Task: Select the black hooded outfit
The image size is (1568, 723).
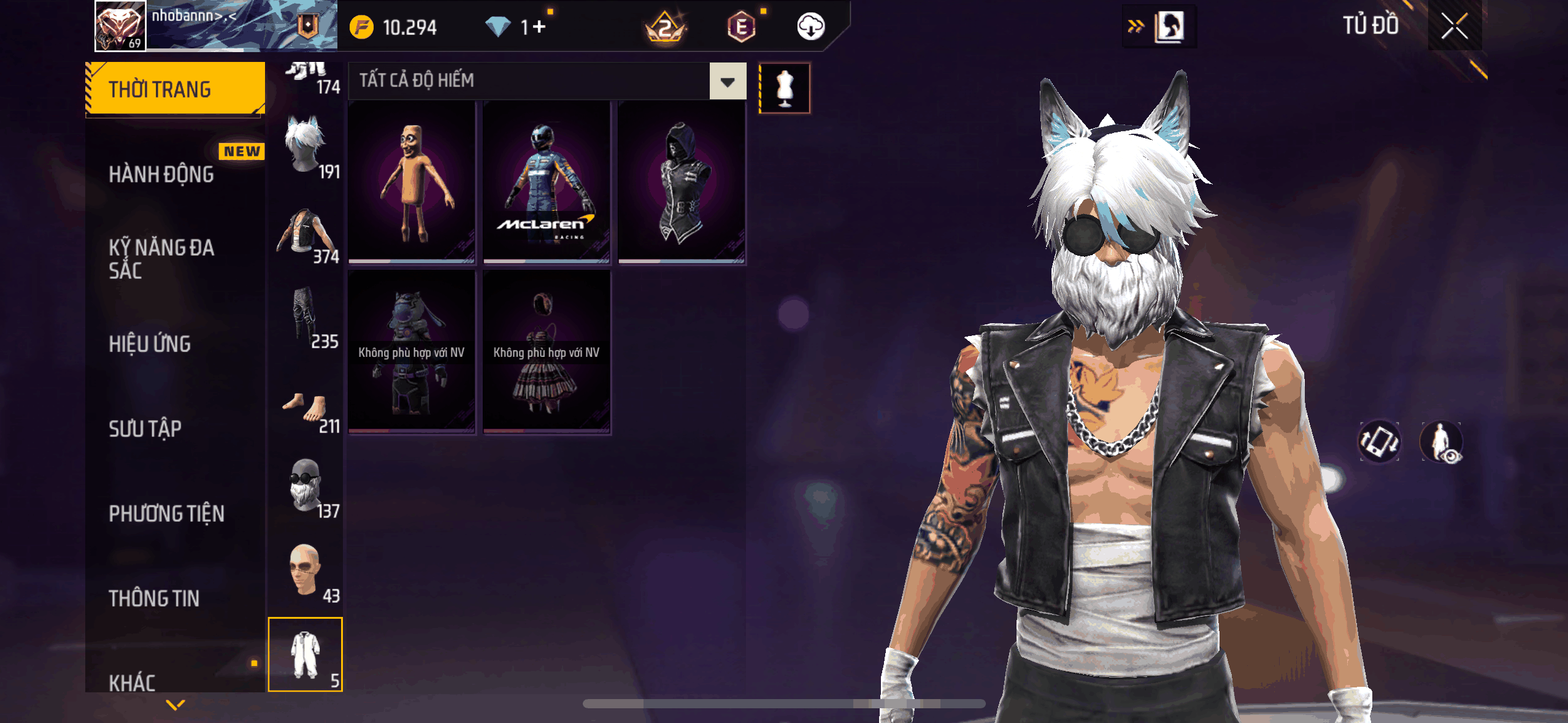Action: 681,182
